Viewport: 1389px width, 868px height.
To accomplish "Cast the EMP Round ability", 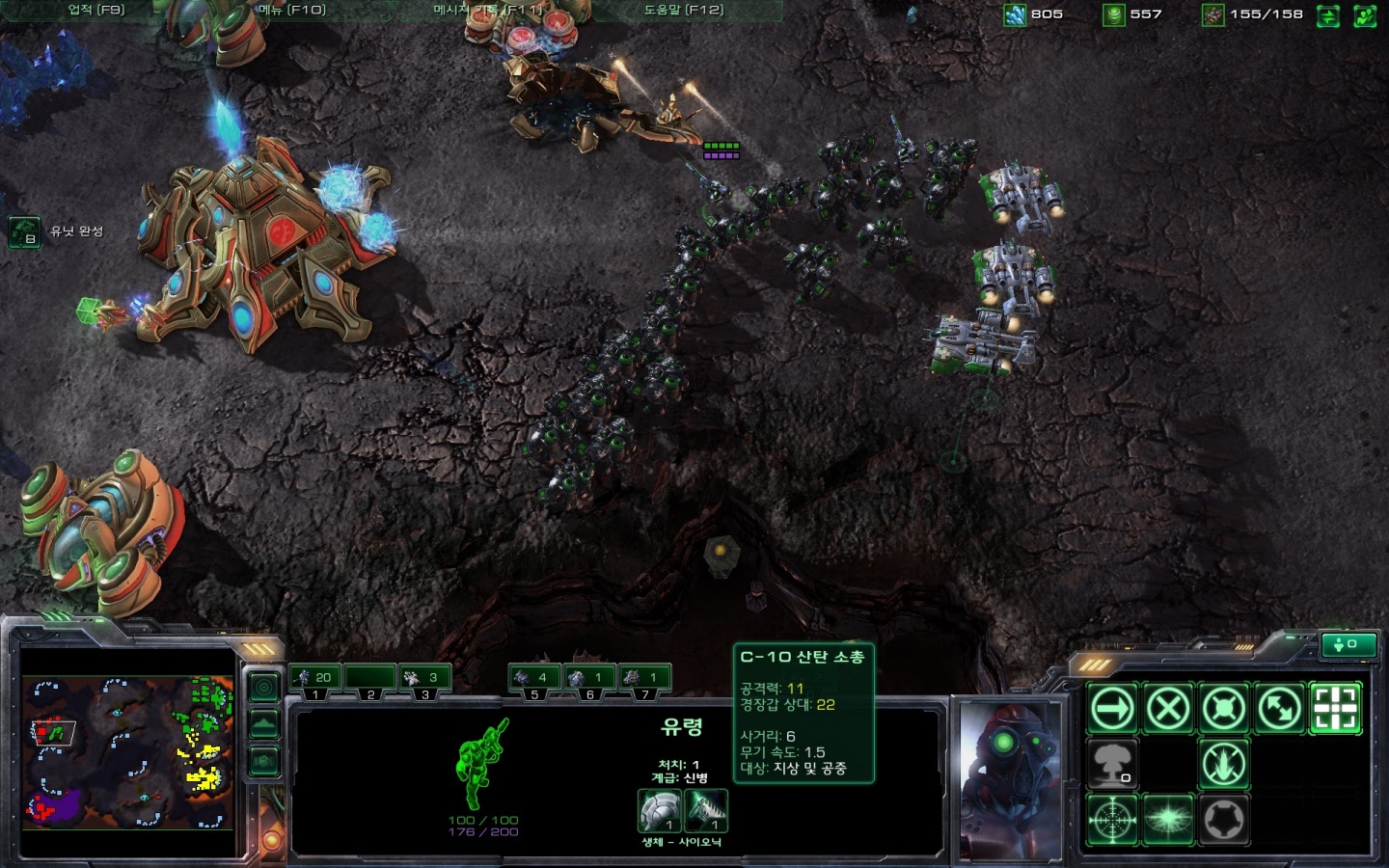I will tap(1168, 821).
